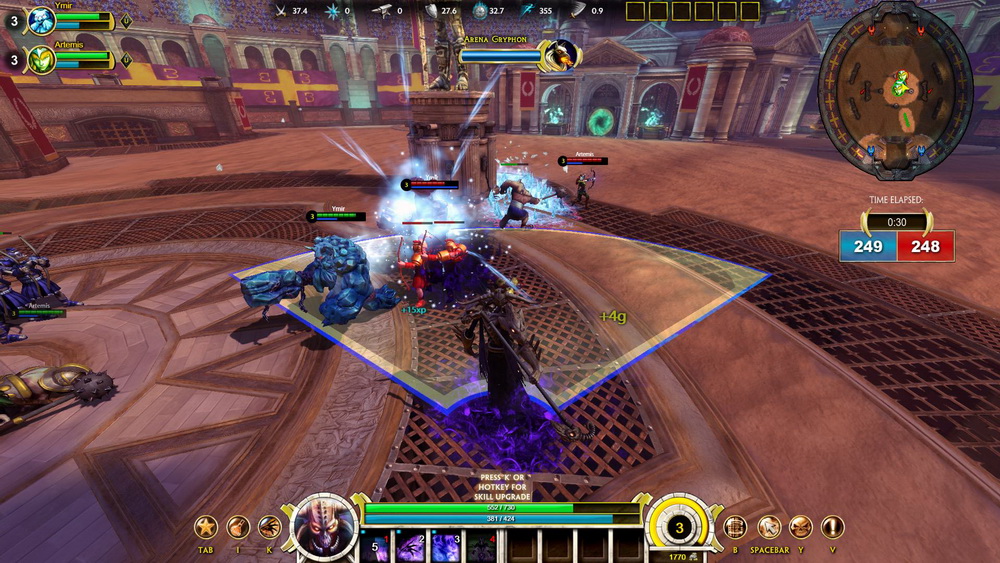
Task: Open the voice commands icon labeled V
Action: tap(832, 527)
